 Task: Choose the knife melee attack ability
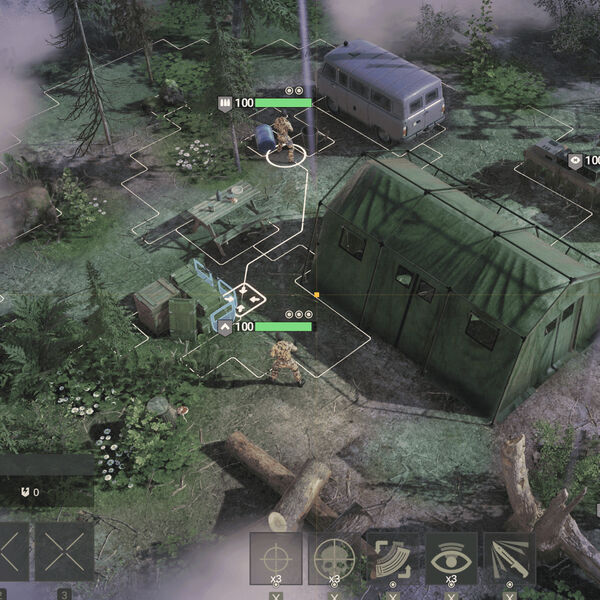point(509,557)
